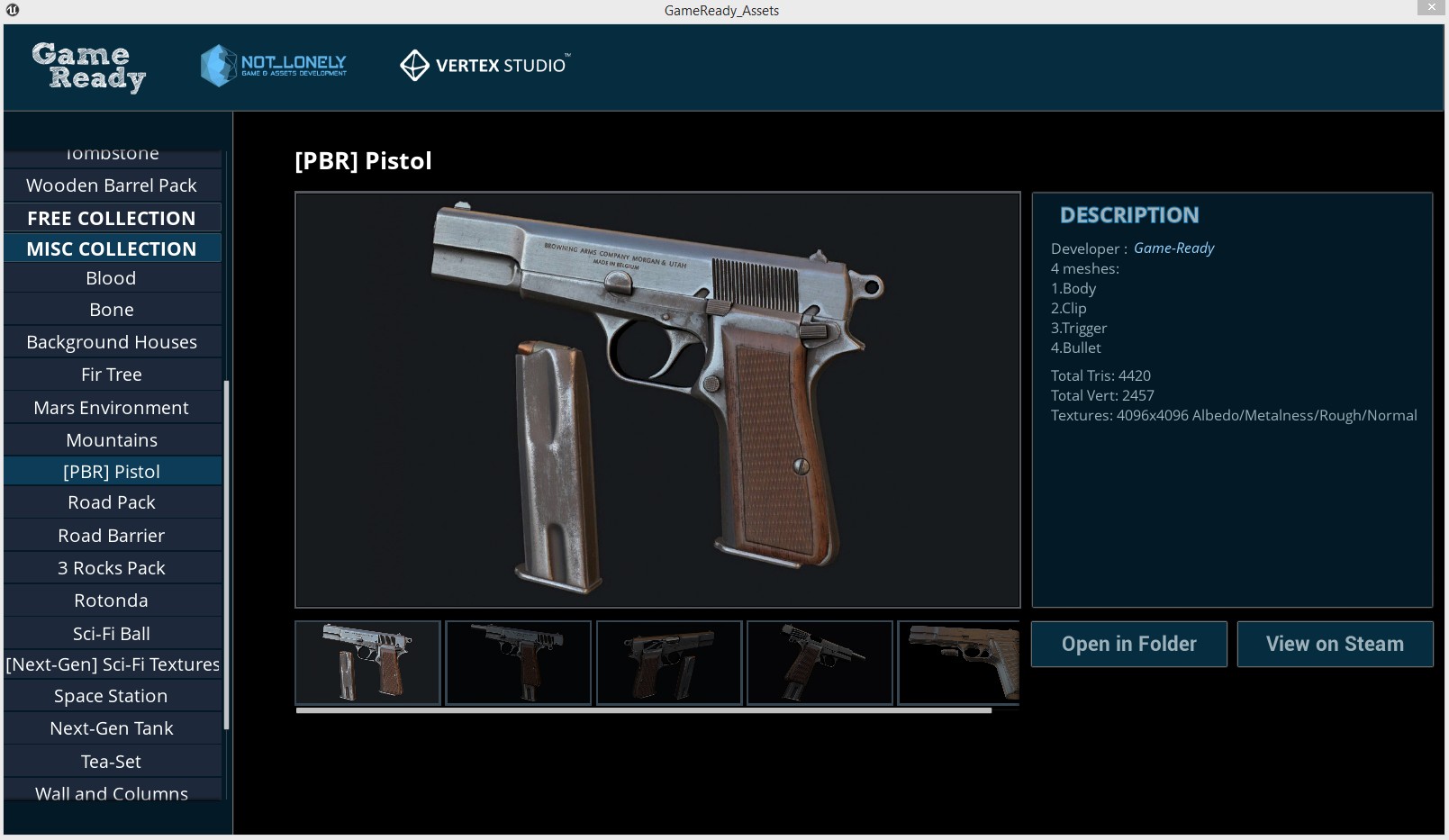This screenshot has height=840, width=1449.
Task: Click the first pistol thumbnail with magazine
Action: coord(367,663)
